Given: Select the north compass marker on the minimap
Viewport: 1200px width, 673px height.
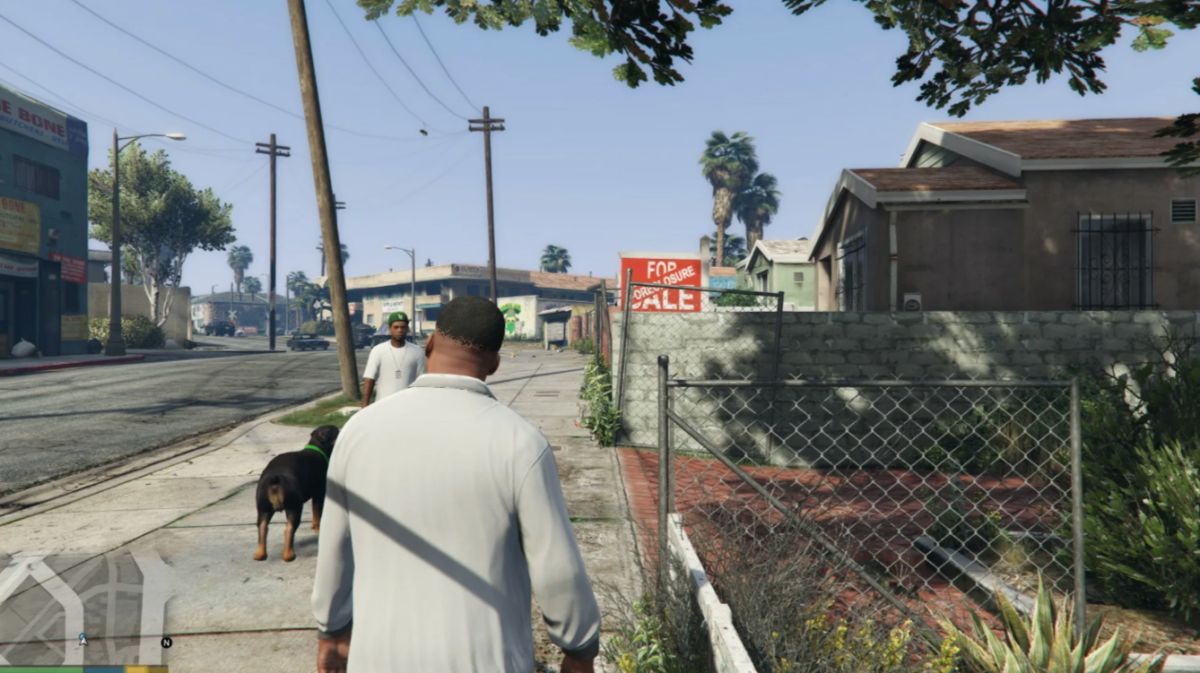Looking at the screenshot, I should [x=166, y=642].
